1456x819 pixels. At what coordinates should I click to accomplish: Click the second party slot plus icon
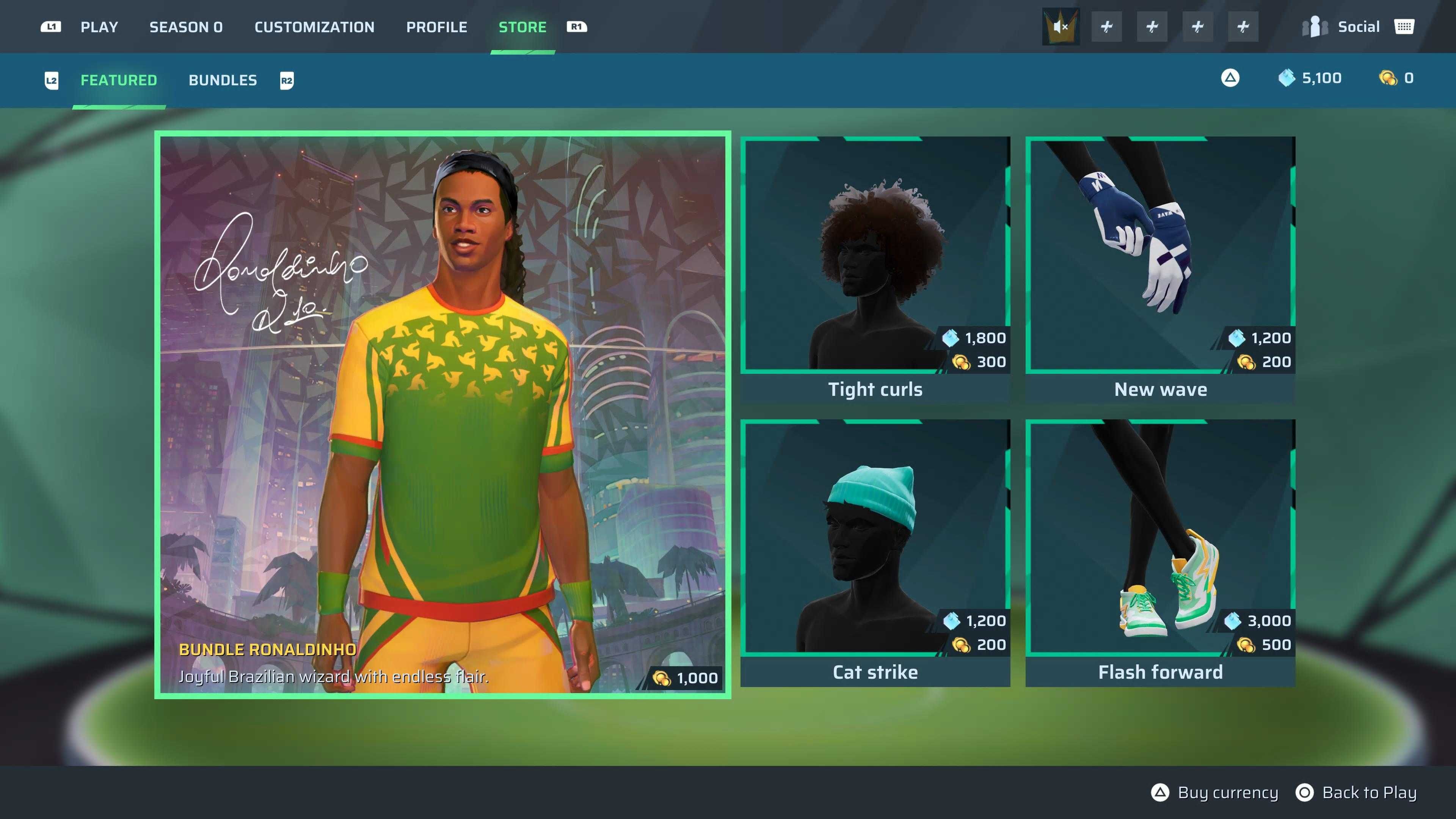pos(1152,26)
